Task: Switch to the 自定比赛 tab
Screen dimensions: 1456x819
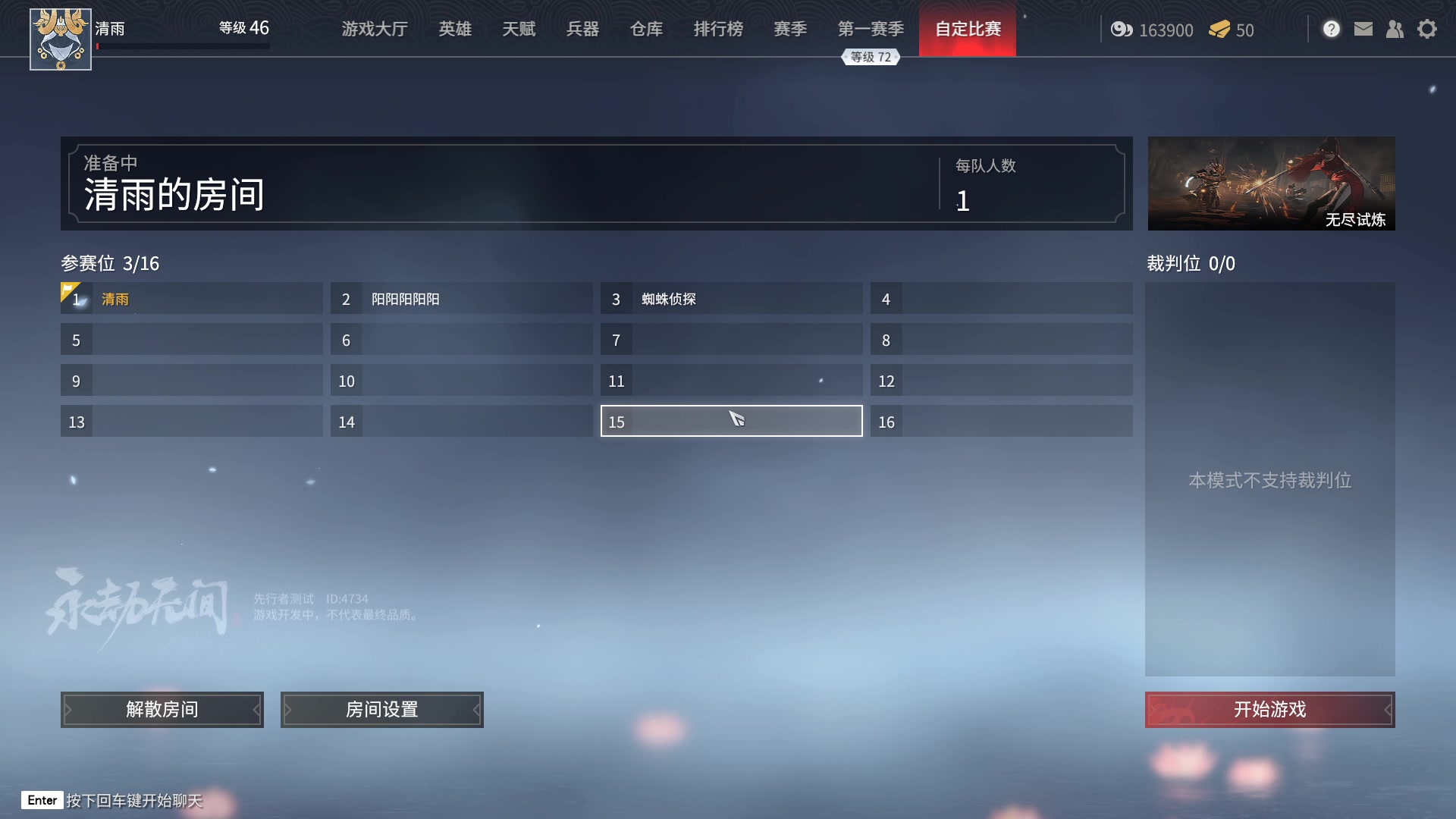Action: tap(968, 29)
